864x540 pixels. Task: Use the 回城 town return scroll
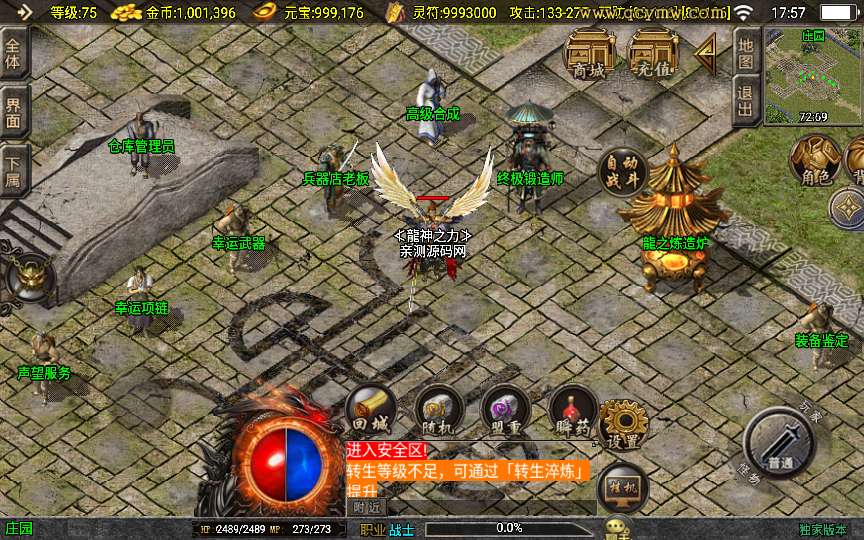370,411
